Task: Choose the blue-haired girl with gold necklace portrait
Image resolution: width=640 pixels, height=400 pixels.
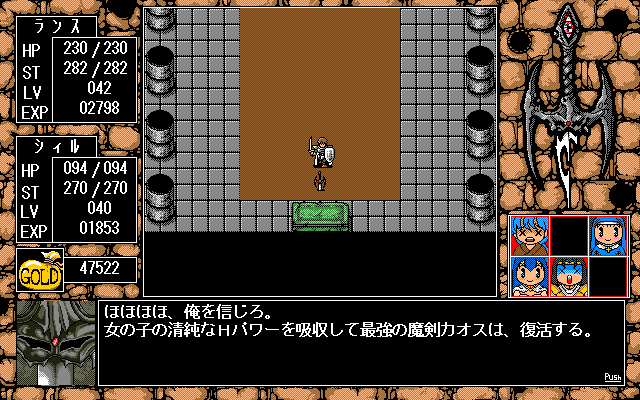Action: [x=530, y=276]
